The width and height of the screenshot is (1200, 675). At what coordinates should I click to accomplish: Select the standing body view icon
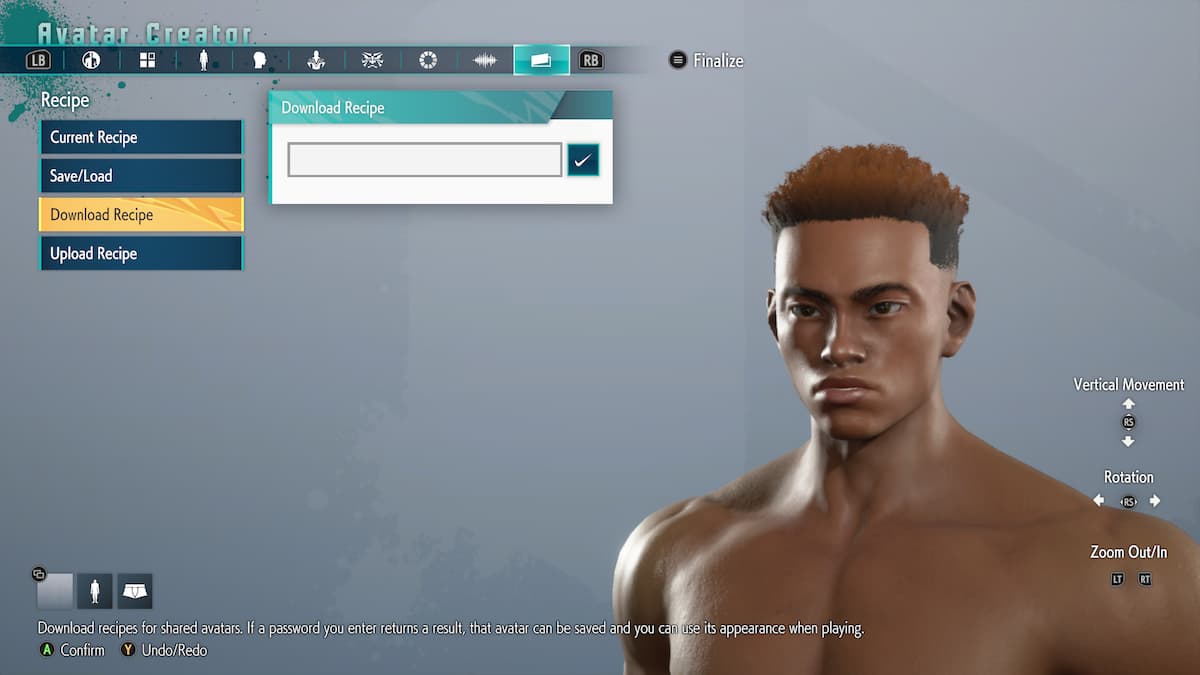(95, 591)
